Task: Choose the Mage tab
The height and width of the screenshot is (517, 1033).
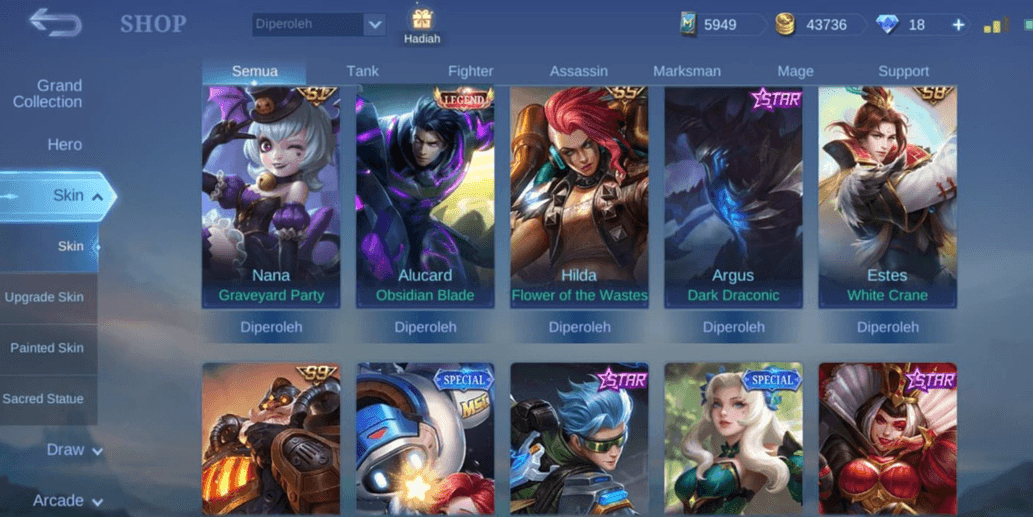Action: 795,71
